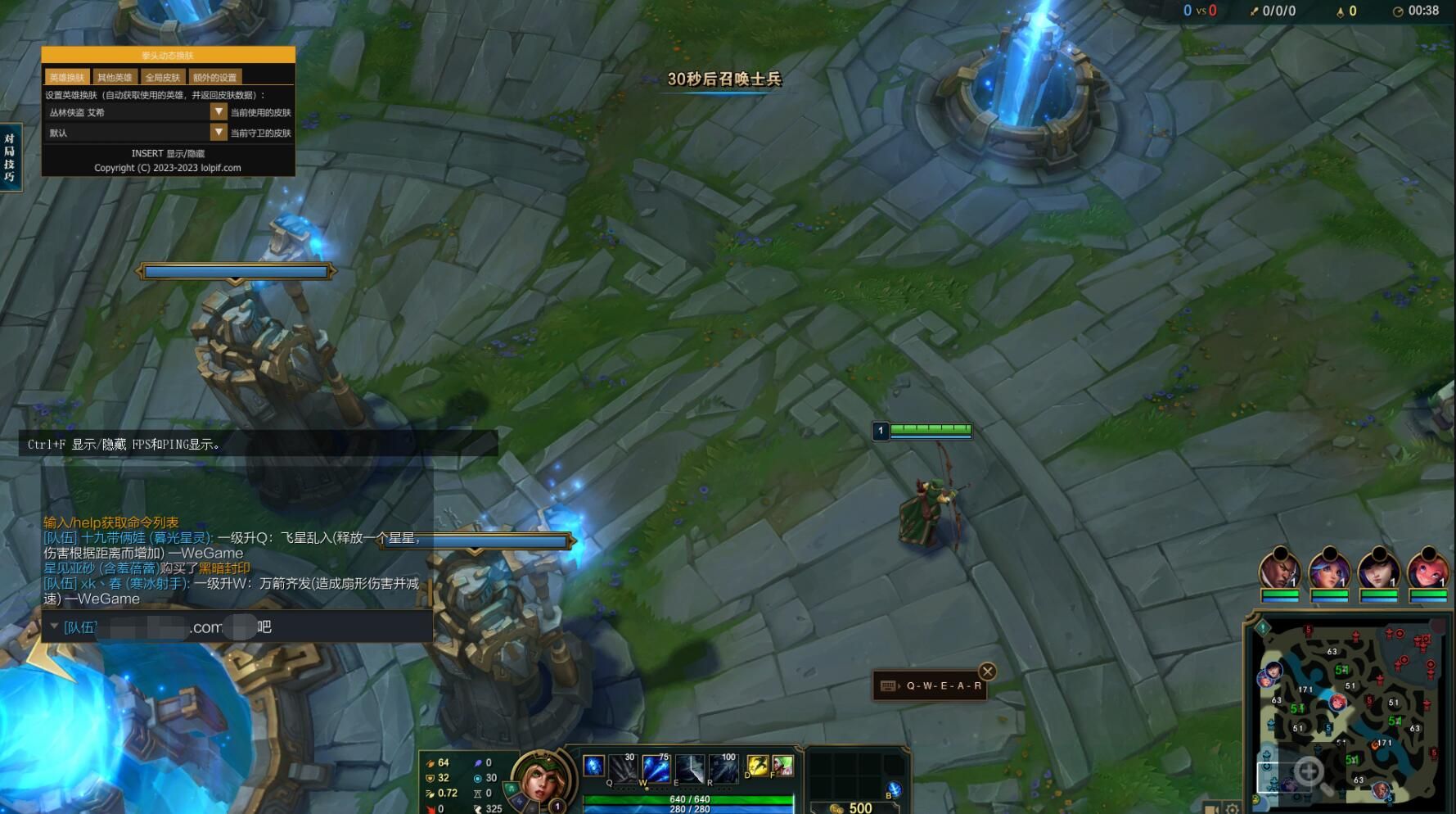Close the Q-W-E-A-R skill order panel
The height and width of the screenshot is (814, 1456).
click(988, 672)
